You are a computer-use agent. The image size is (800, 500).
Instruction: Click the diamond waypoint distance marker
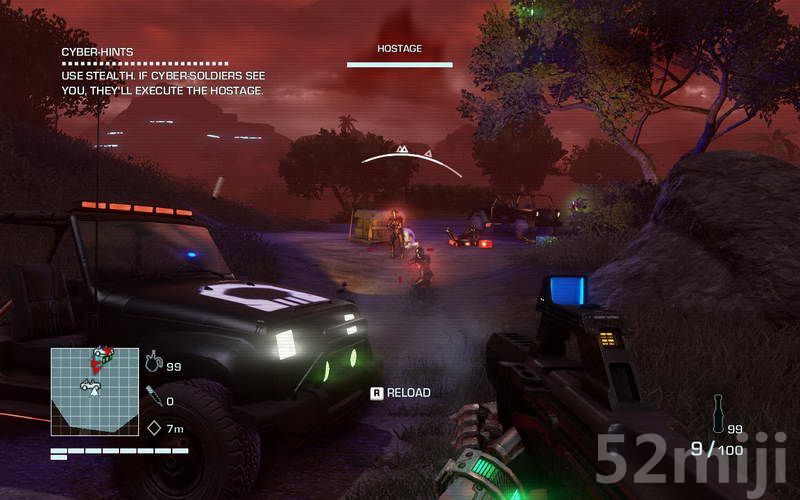pos(154,428)
